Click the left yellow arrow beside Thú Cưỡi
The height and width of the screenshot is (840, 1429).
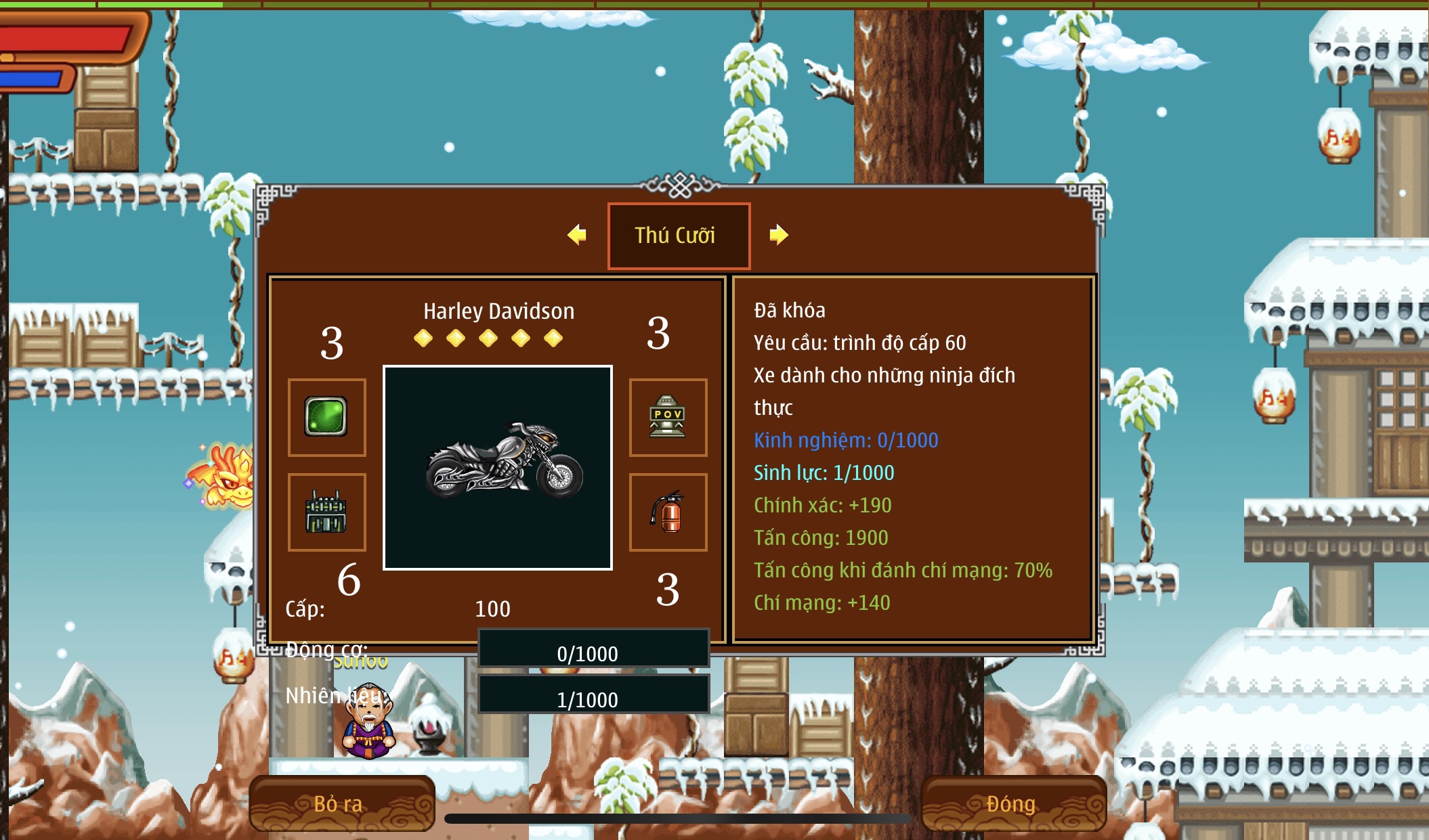point(577,235)
